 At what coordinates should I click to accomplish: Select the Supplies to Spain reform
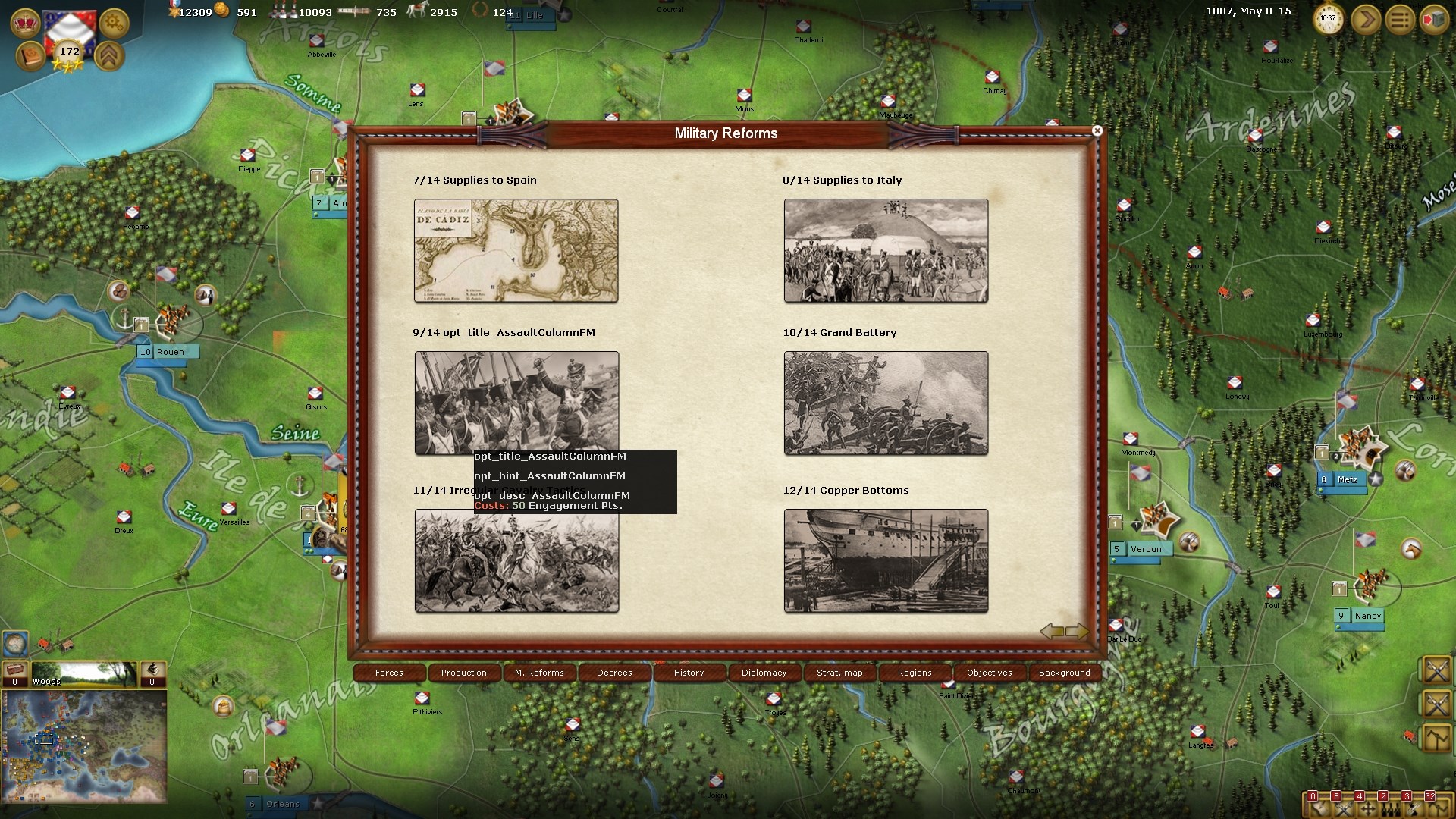coord(516,250)
